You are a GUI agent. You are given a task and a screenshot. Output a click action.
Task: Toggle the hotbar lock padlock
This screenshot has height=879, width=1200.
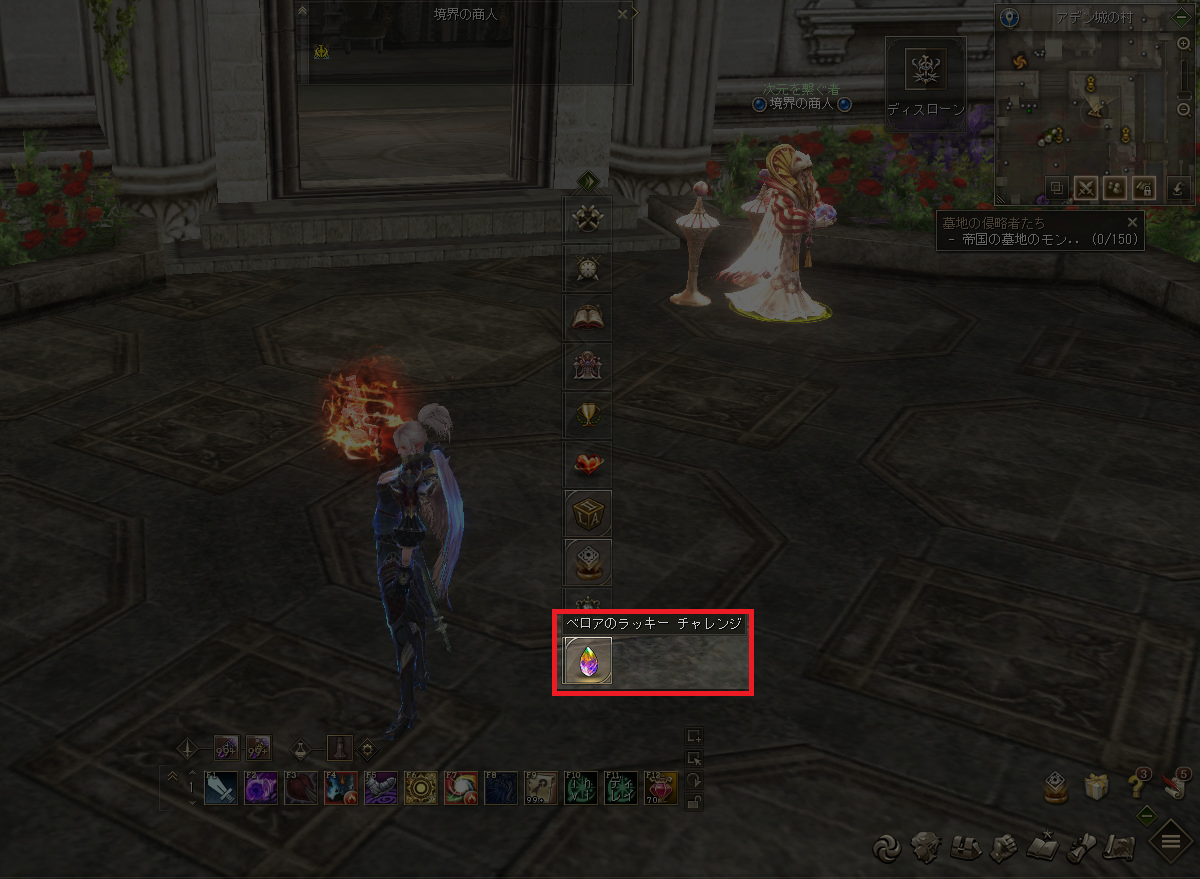pyautogui.click(x=694, y=801)
